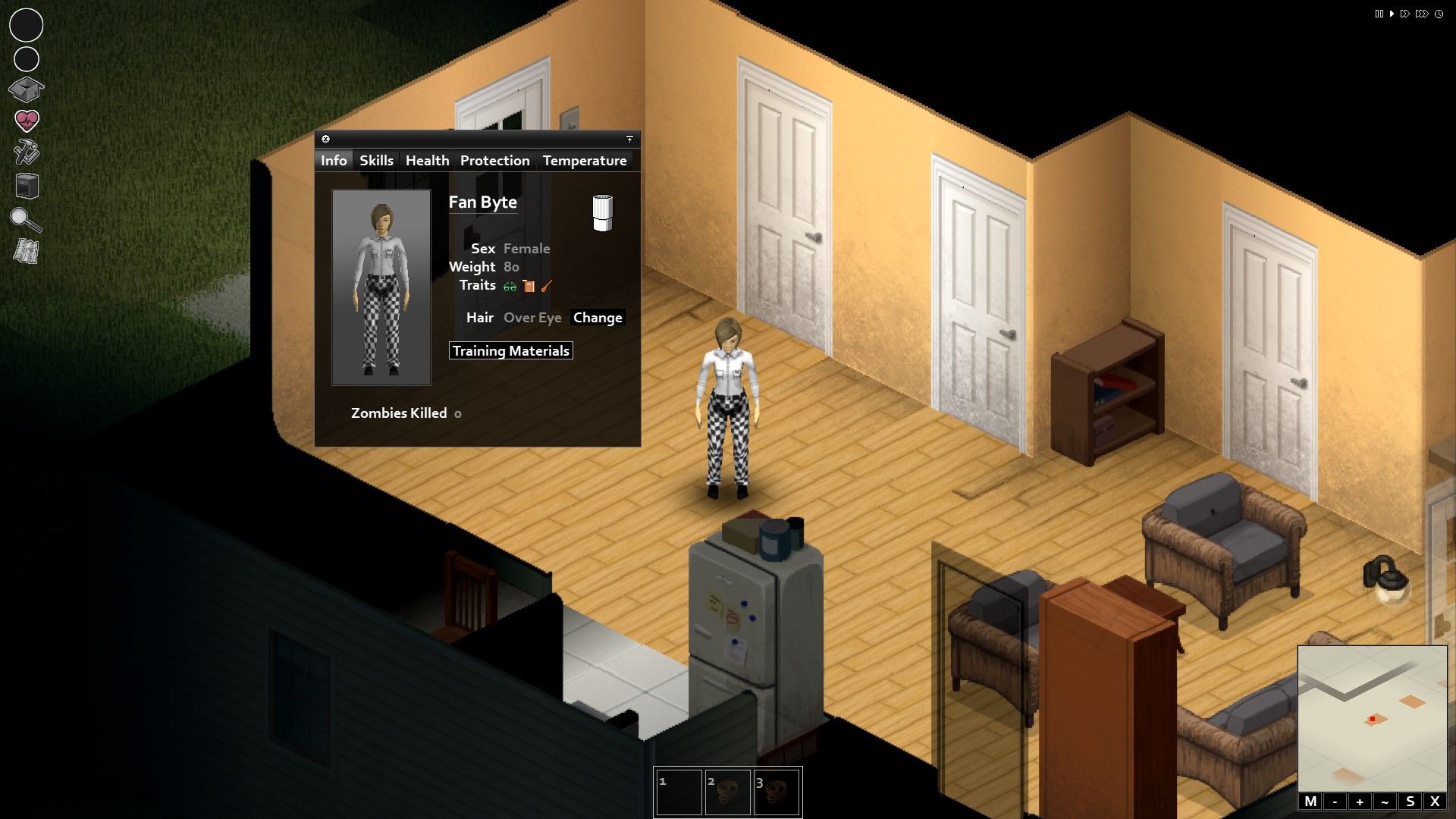
Task: Switch to the Skills tab
Action: point(376,161)
